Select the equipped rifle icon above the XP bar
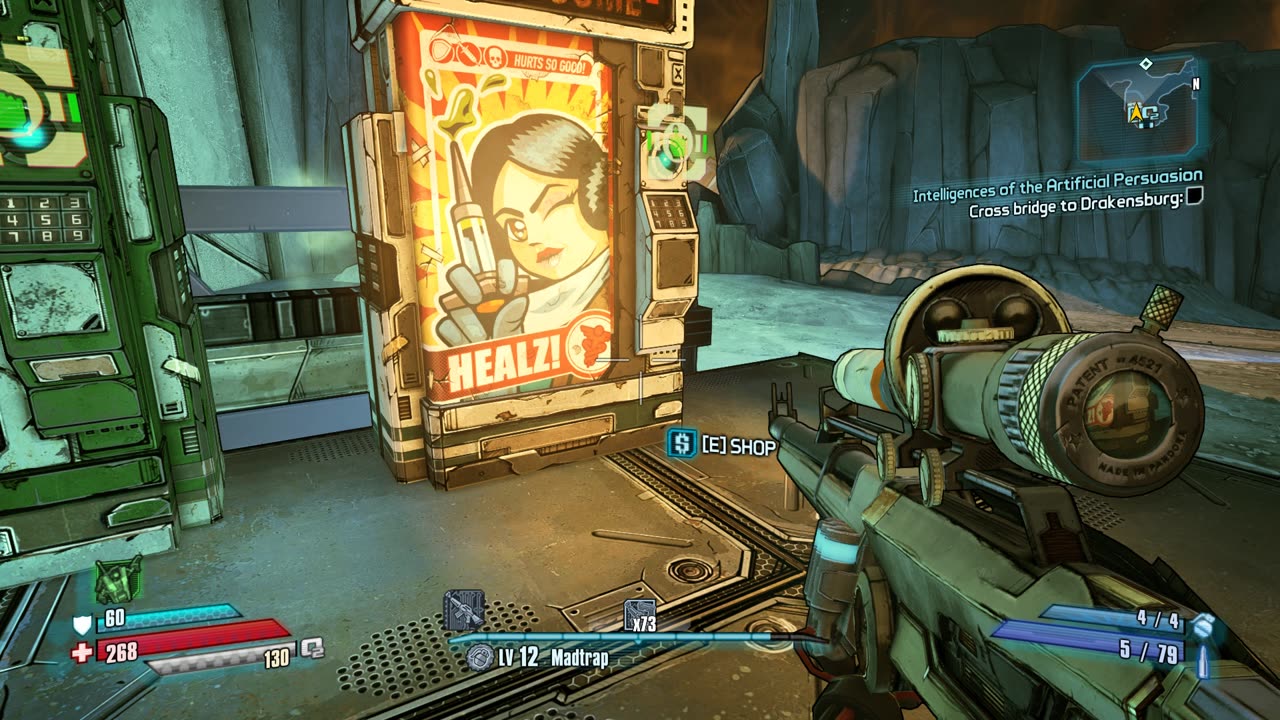 [463, 610]
